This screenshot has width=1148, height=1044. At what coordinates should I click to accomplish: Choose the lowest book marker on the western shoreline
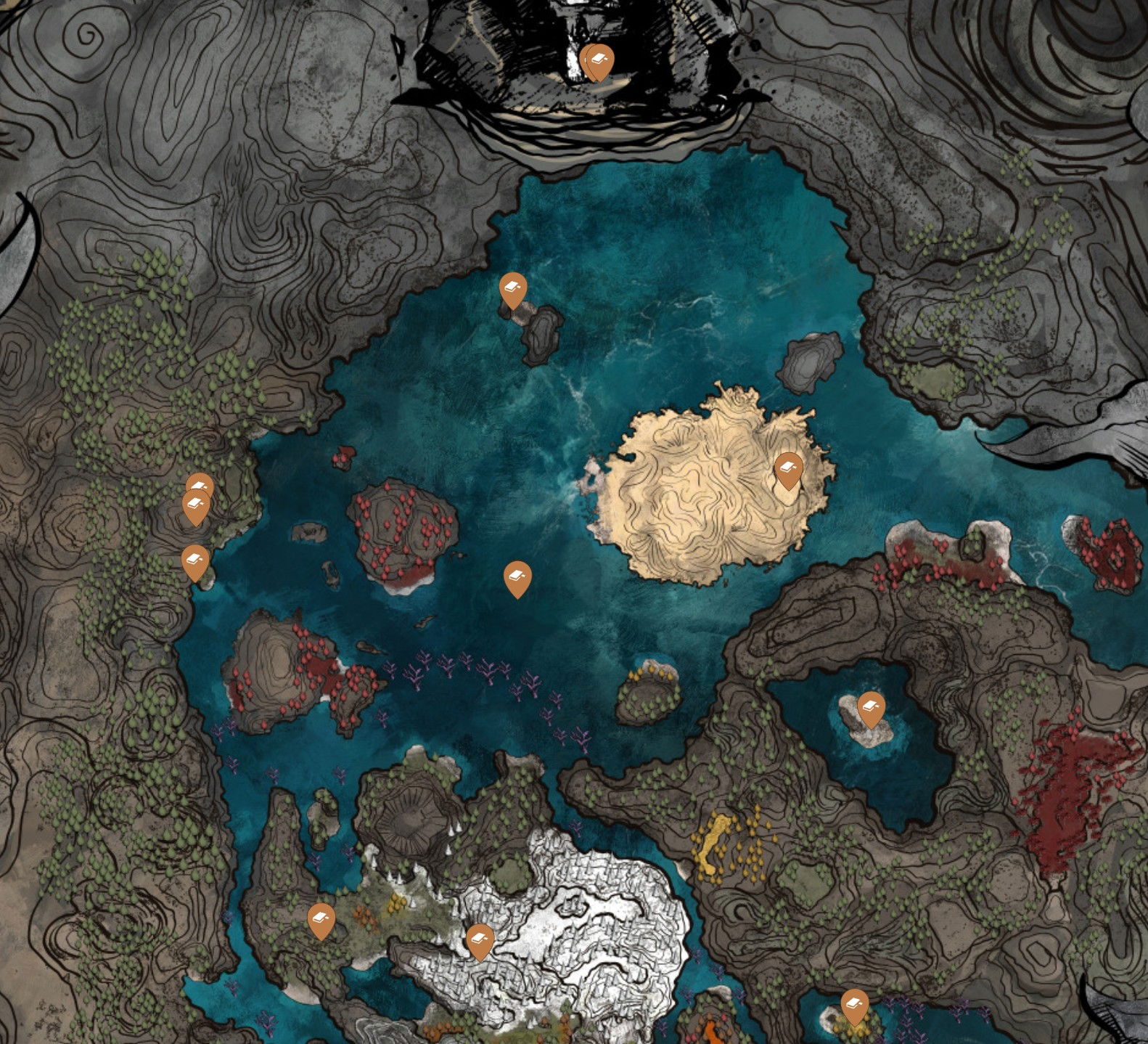195,561
